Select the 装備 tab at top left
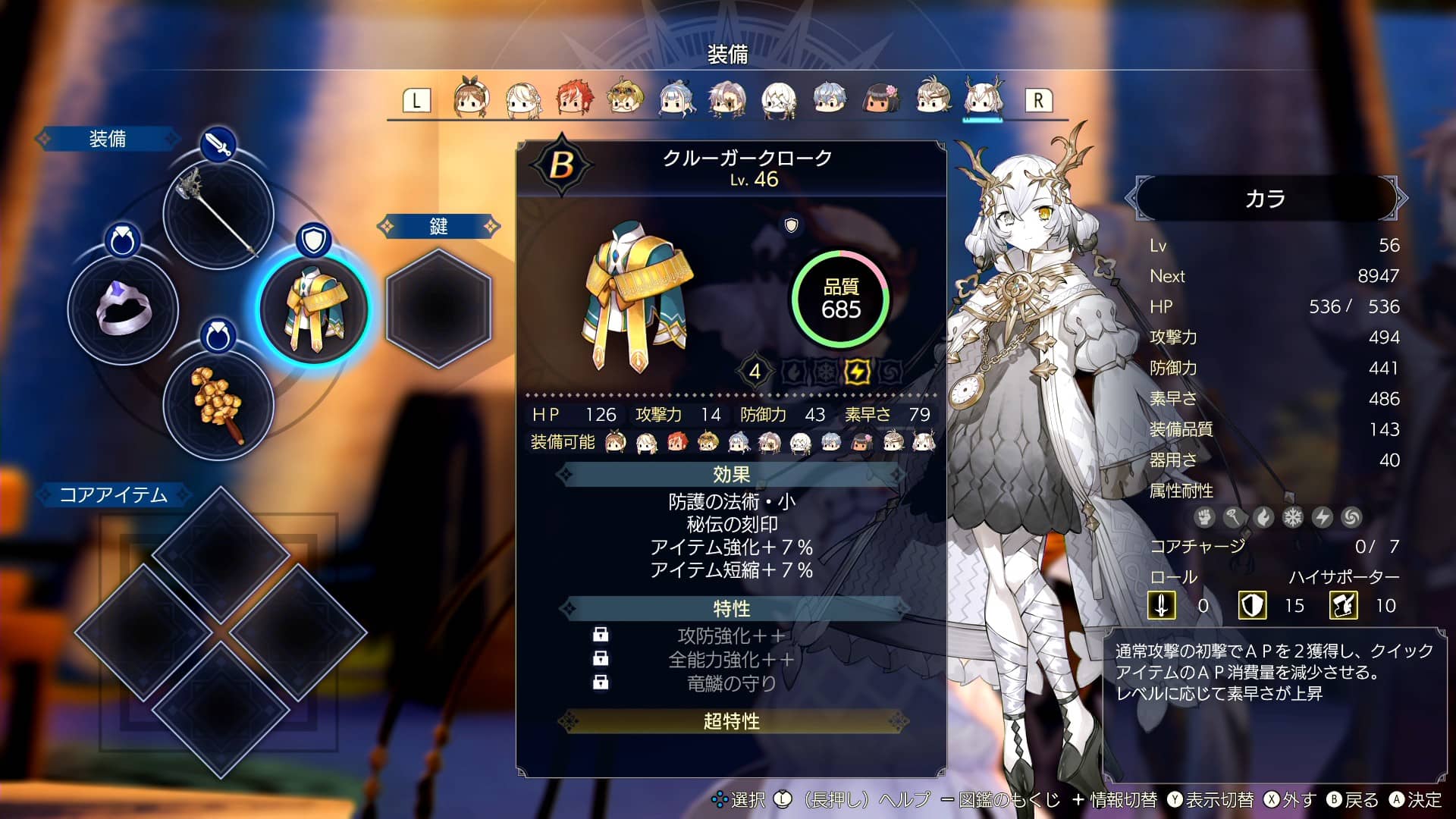 108,138
